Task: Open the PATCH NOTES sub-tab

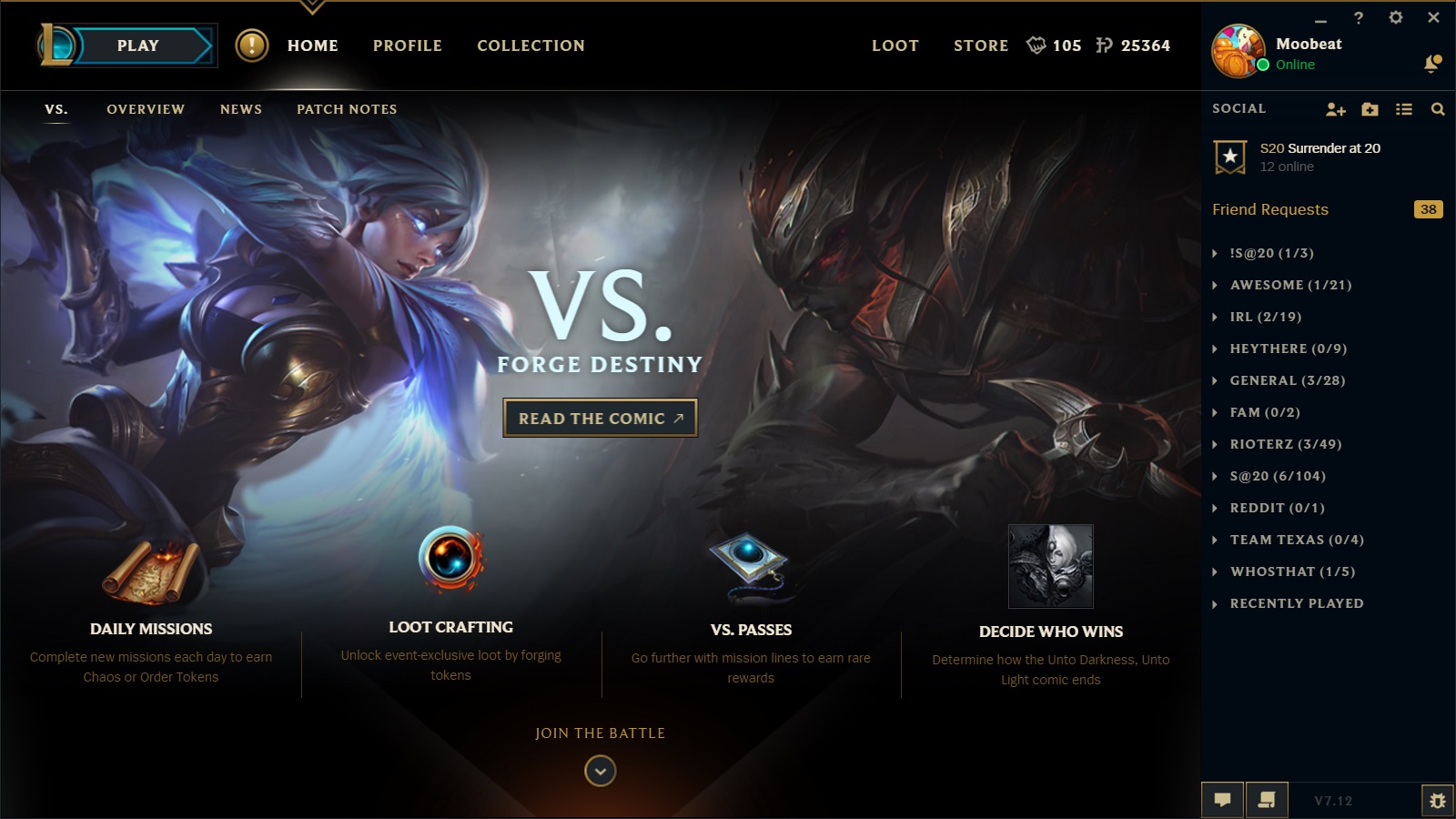Action: (347, 109)
